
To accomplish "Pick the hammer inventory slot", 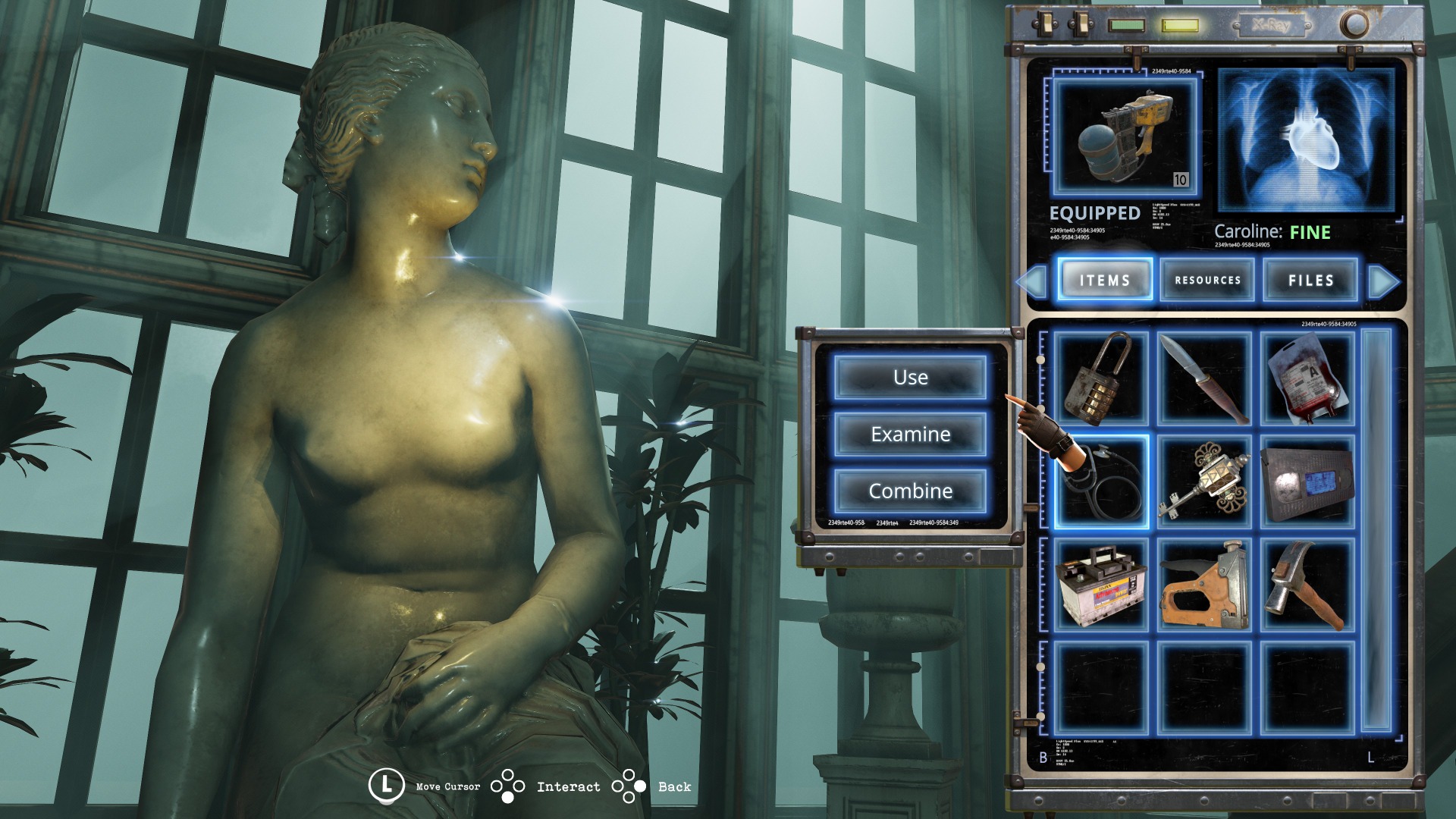I will [x=1307, y=585].
